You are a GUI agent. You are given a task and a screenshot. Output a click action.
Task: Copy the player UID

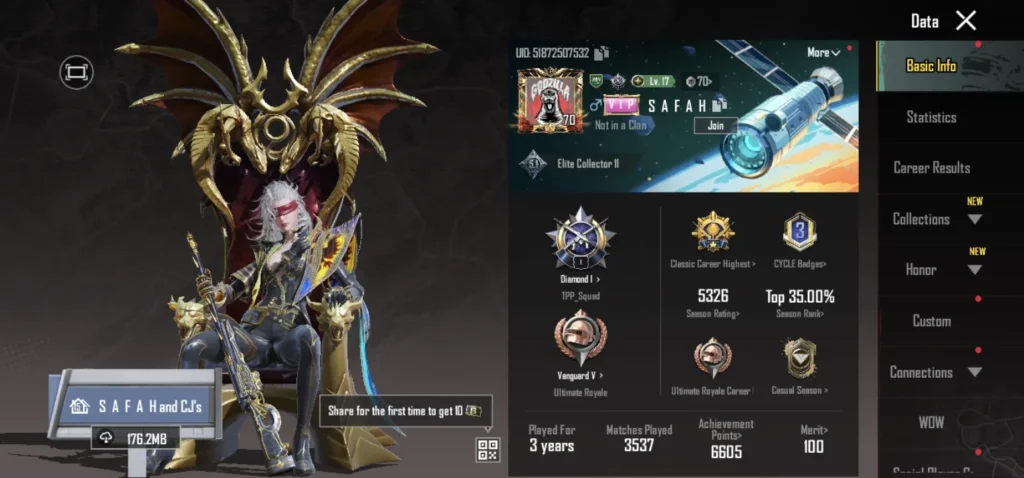(602, 53)
